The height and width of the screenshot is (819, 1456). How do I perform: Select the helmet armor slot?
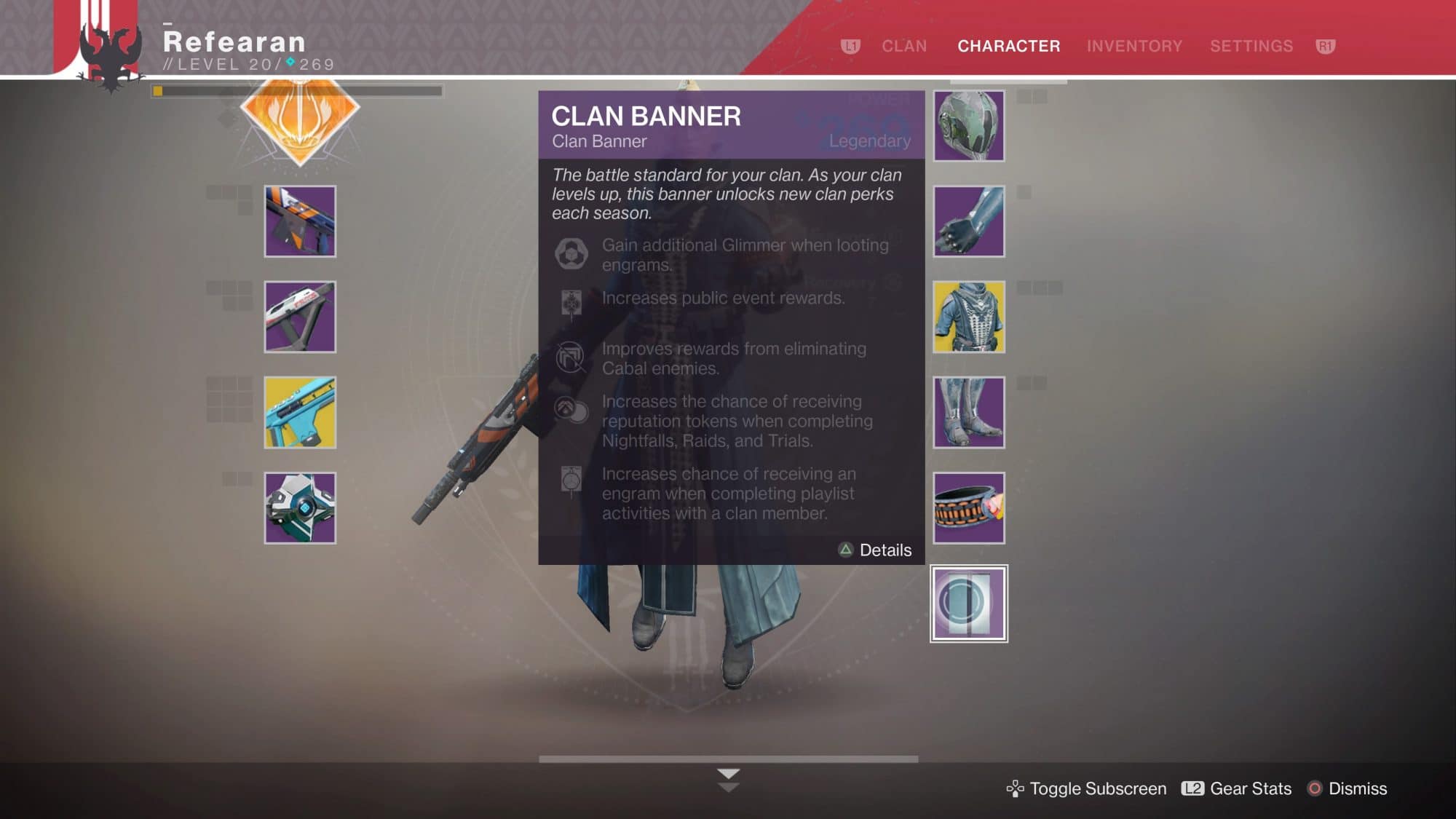tap(969, 126)
